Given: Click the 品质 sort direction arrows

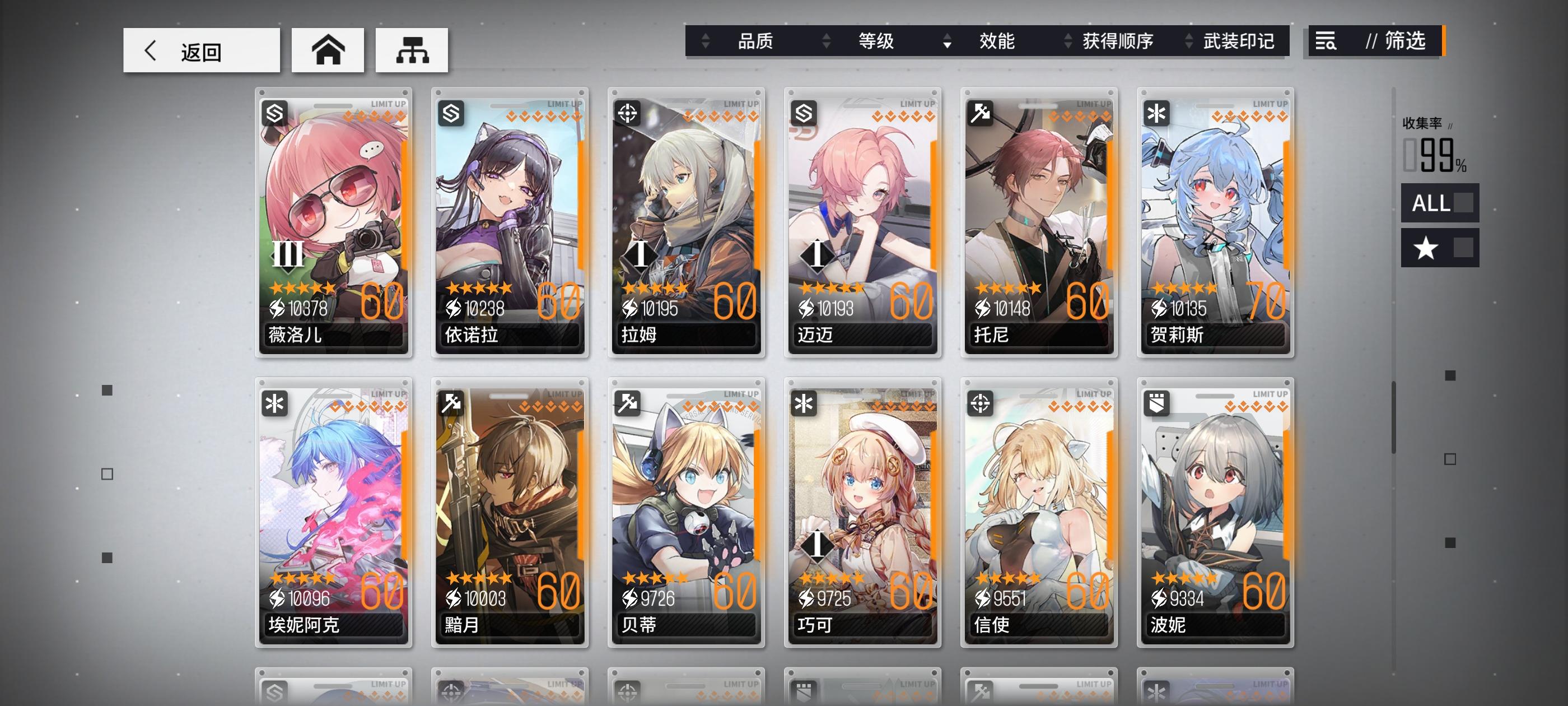Looking at the screenshot, I should (706, 43).
